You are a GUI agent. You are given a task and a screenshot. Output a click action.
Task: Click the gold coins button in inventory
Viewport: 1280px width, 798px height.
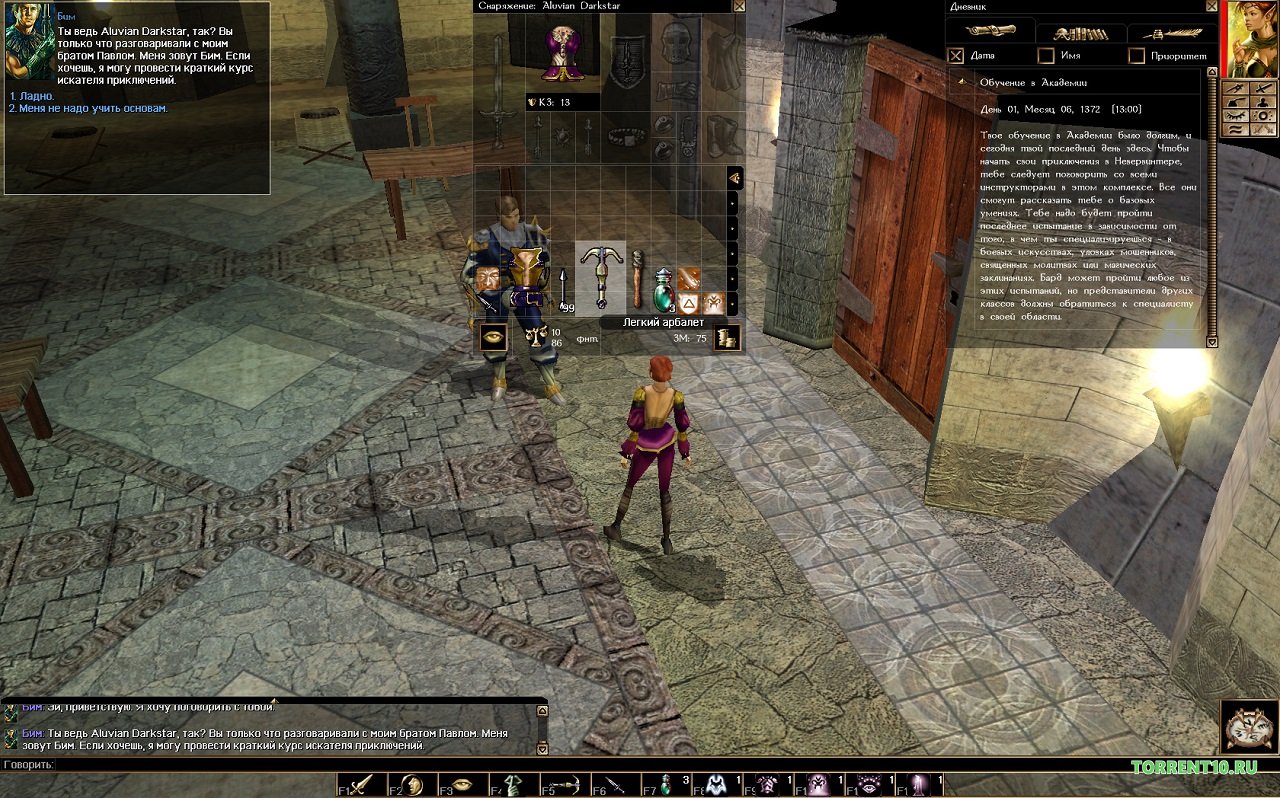(727, 338)
